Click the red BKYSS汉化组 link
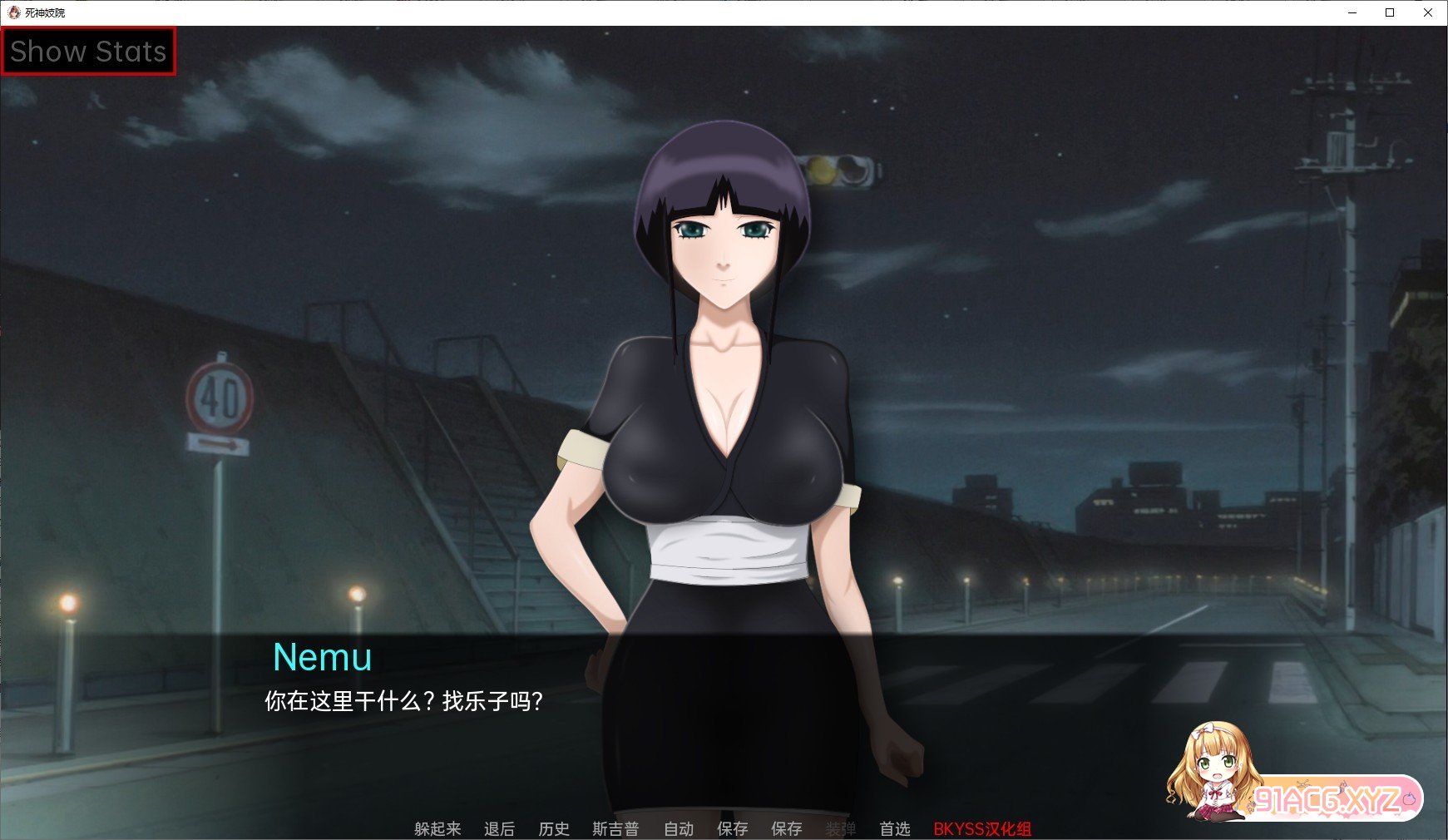1448x840 pixels. [x=982, y=828]
